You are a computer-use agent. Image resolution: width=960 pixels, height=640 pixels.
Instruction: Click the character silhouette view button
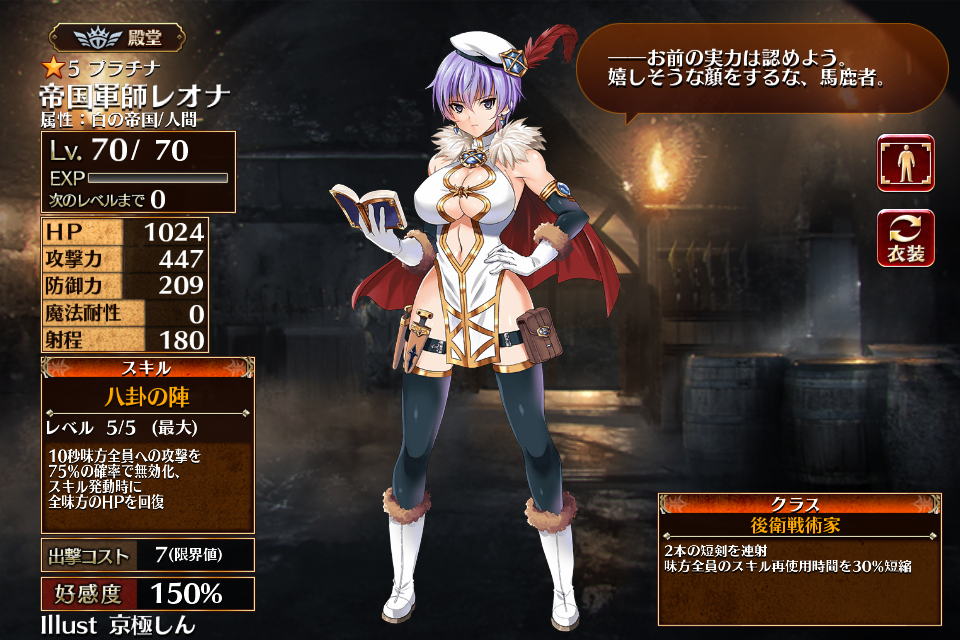(906, 163)
